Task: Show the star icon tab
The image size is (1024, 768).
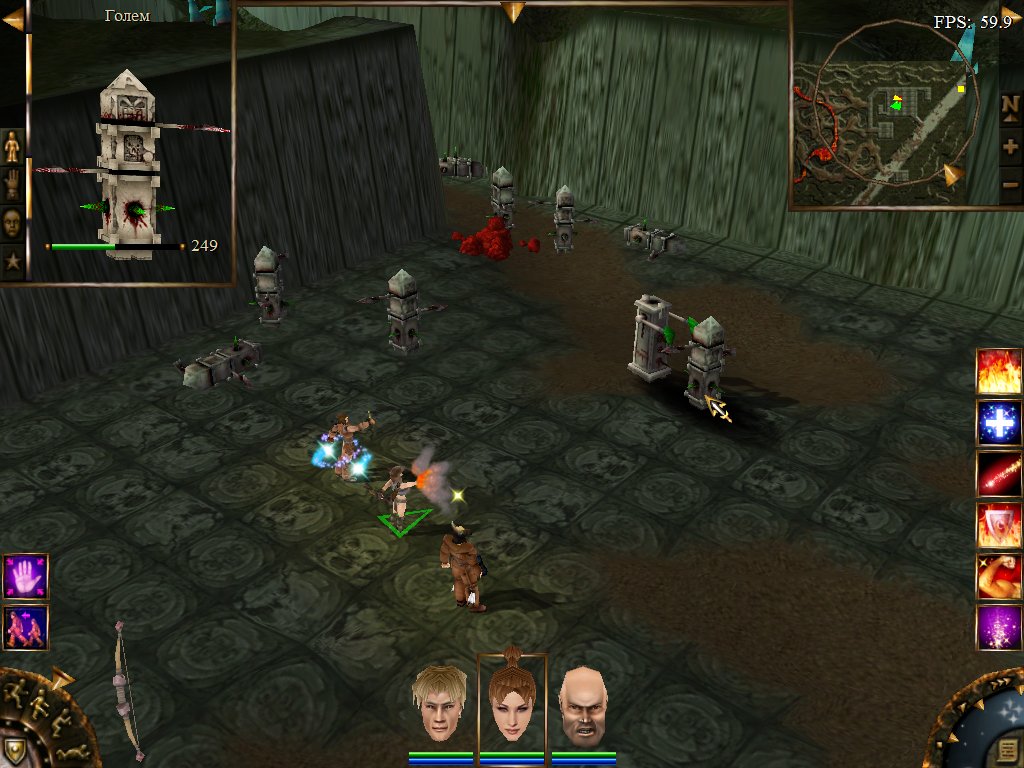Action: [x=12, y=262]
